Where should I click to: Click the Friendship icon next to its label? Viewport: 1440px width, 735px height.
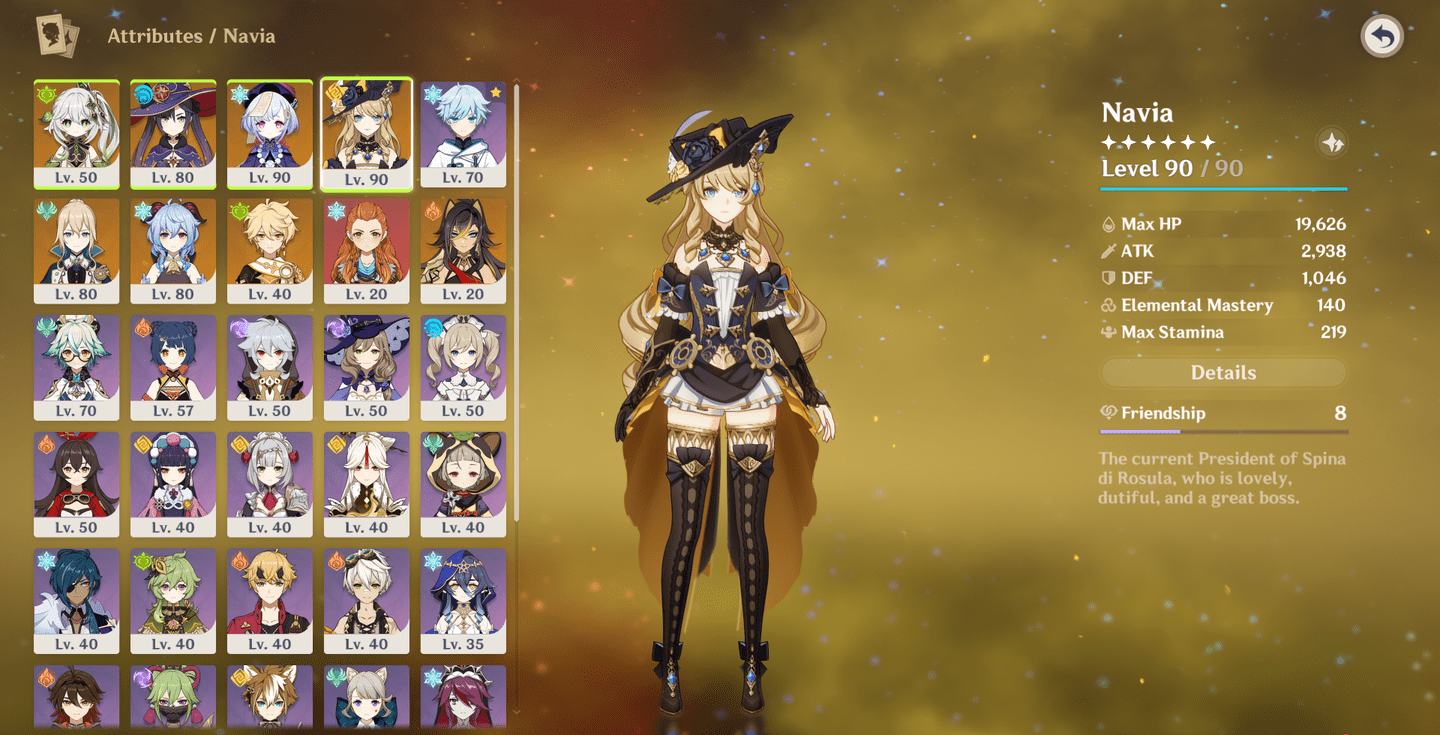pyautogui.click(x=1109, y=412)
